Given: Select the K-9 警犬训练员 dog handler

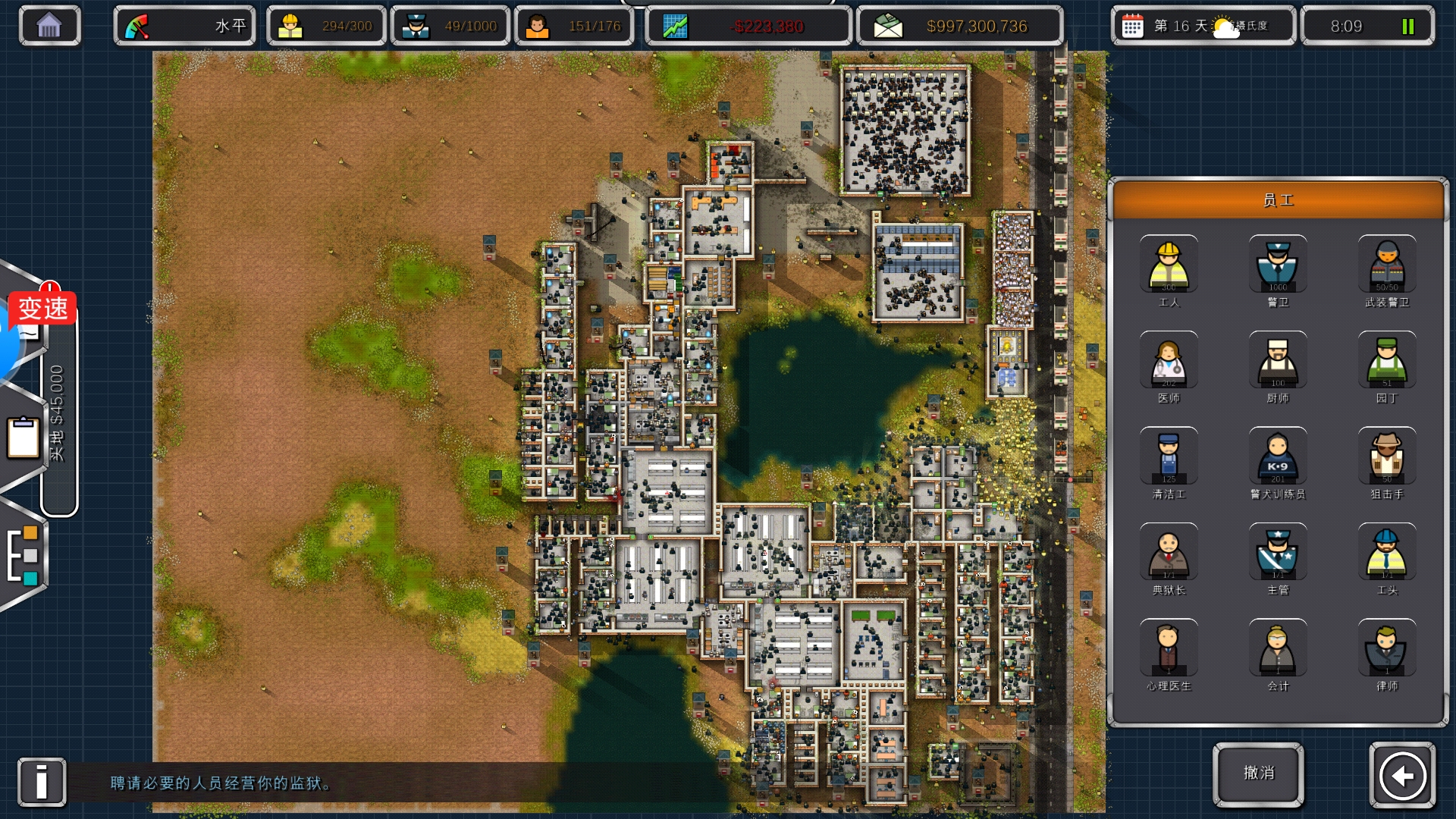Looking at the screenshot, I should (x=1278, y=456).
